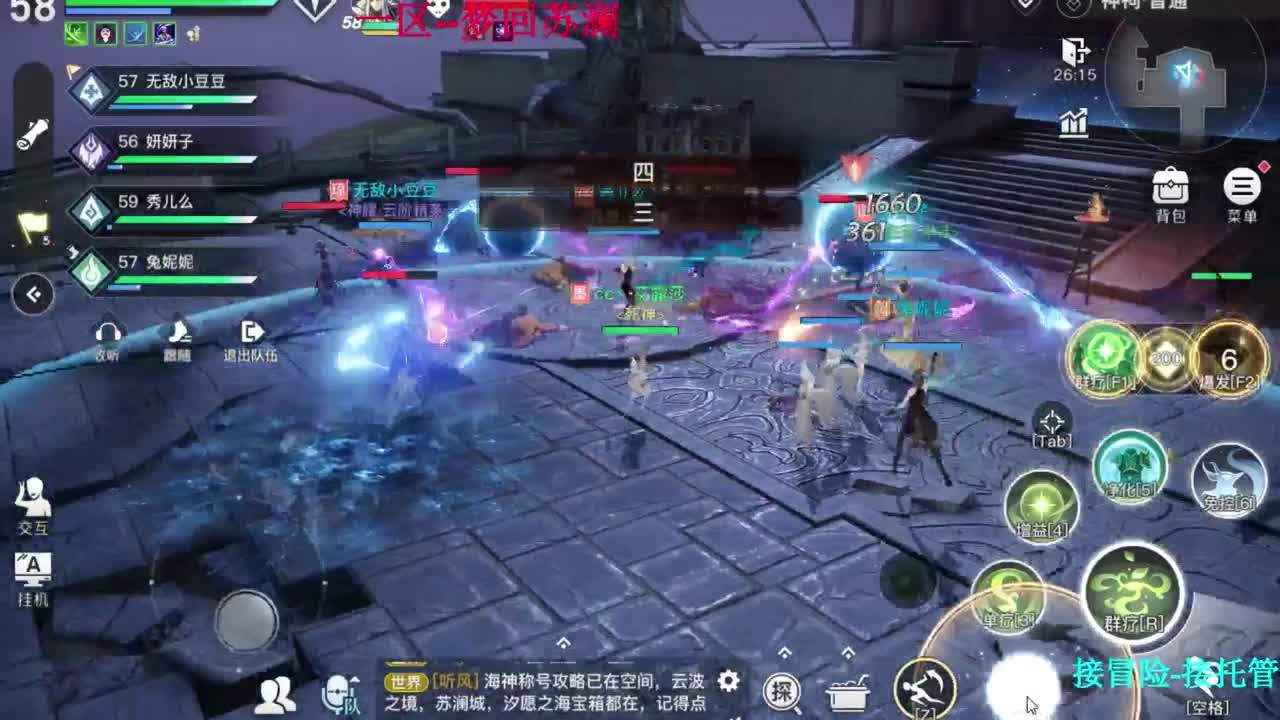
Task: Toggle 跟随 follow mode
Action: [178, 332]
